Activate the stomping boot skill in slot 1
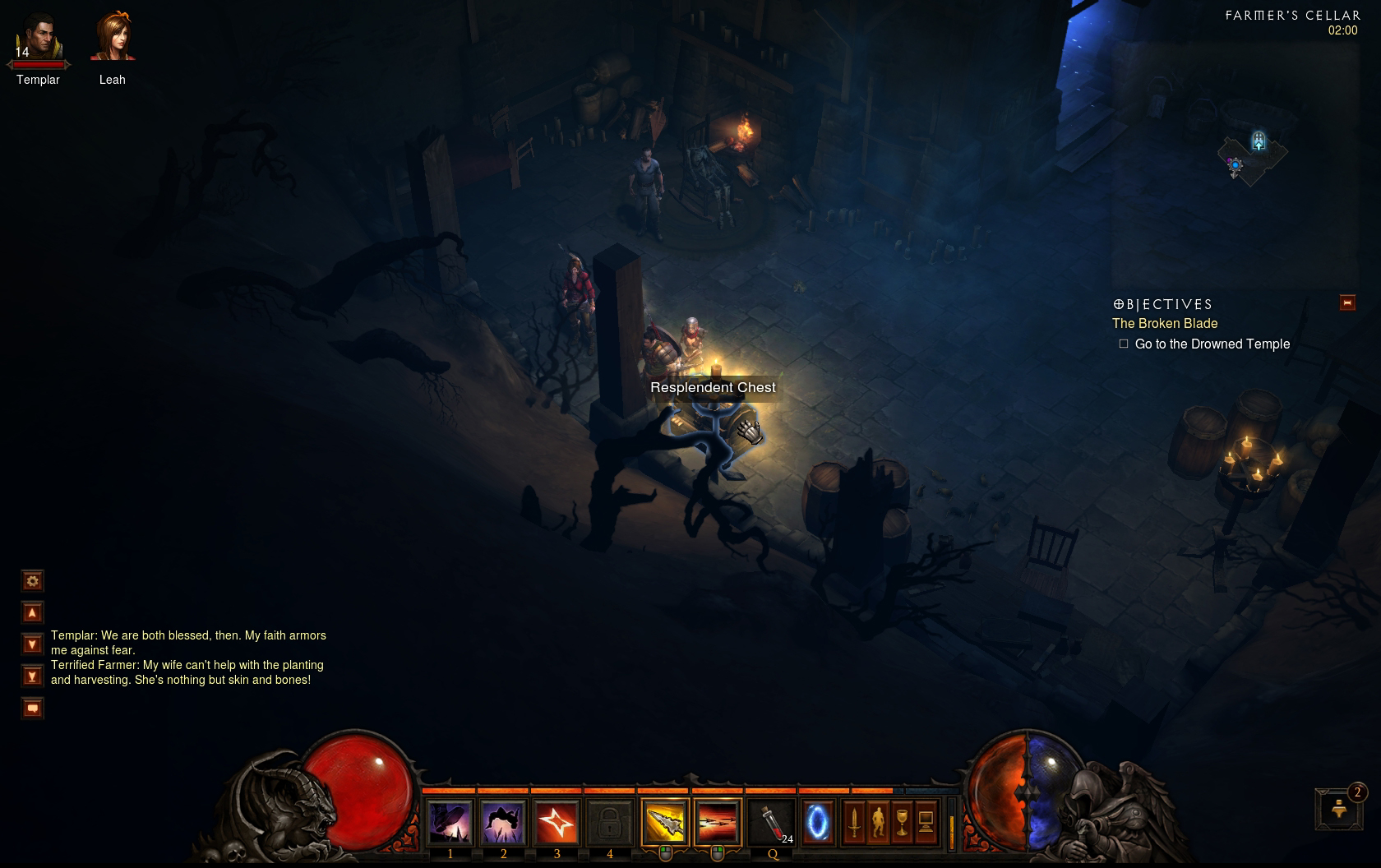Viewport: 1381px width, 868px height. pyautogui.click(x=450, y=822)
